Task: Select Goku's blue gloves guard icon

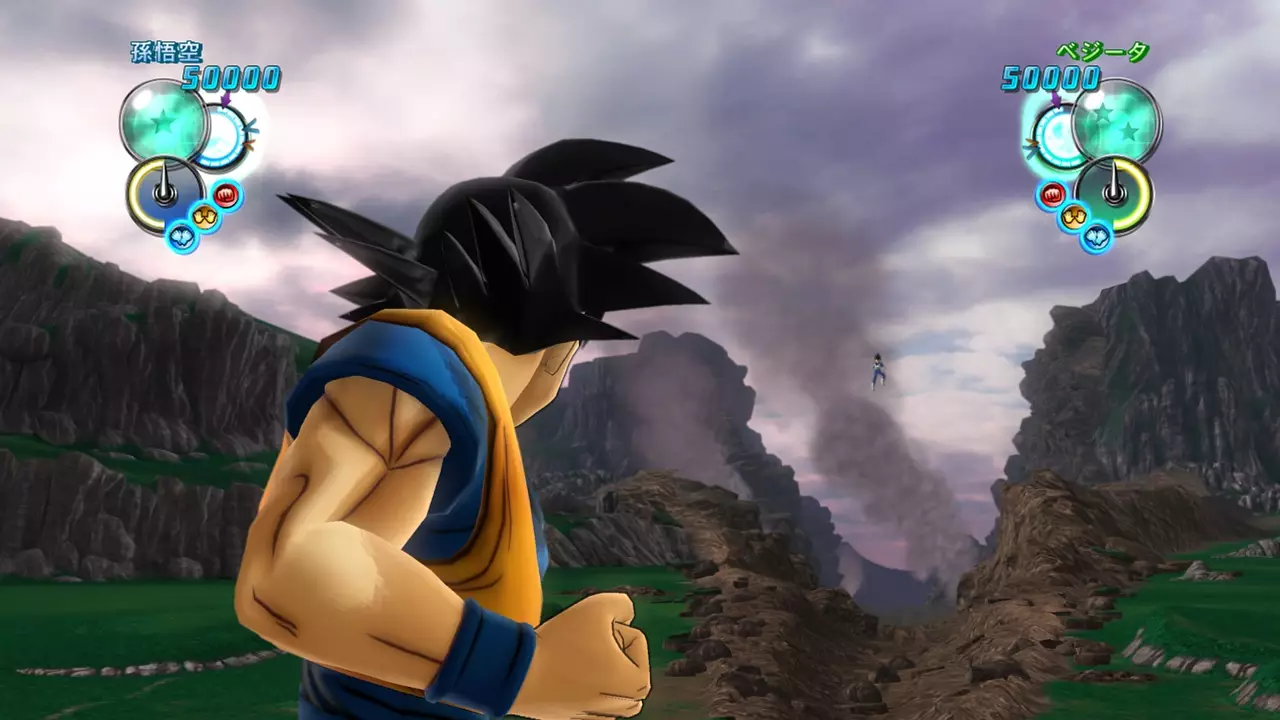Action: point(182,236)
